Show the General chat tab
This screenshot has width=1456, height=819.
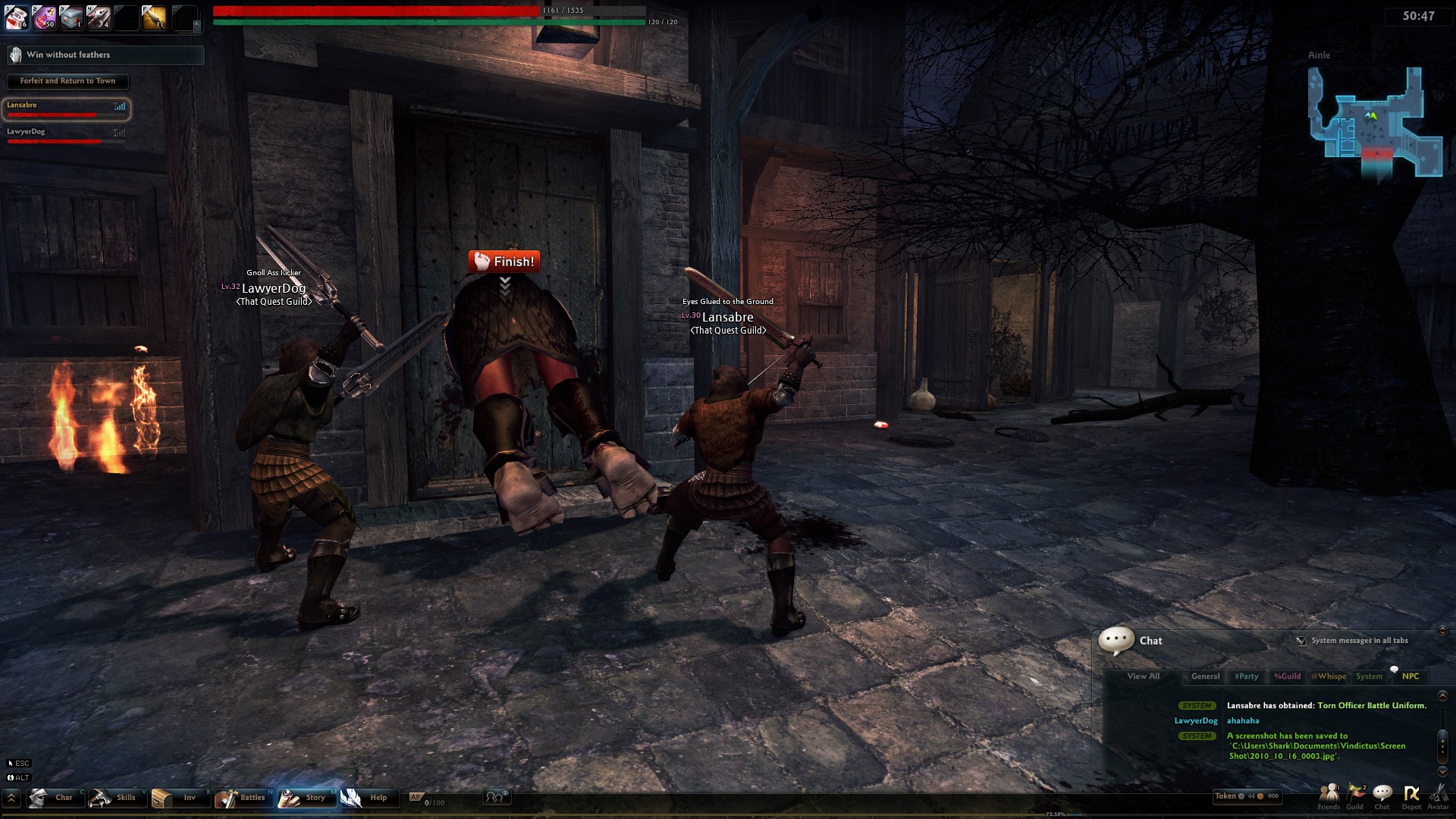(x=1205, y=676)
